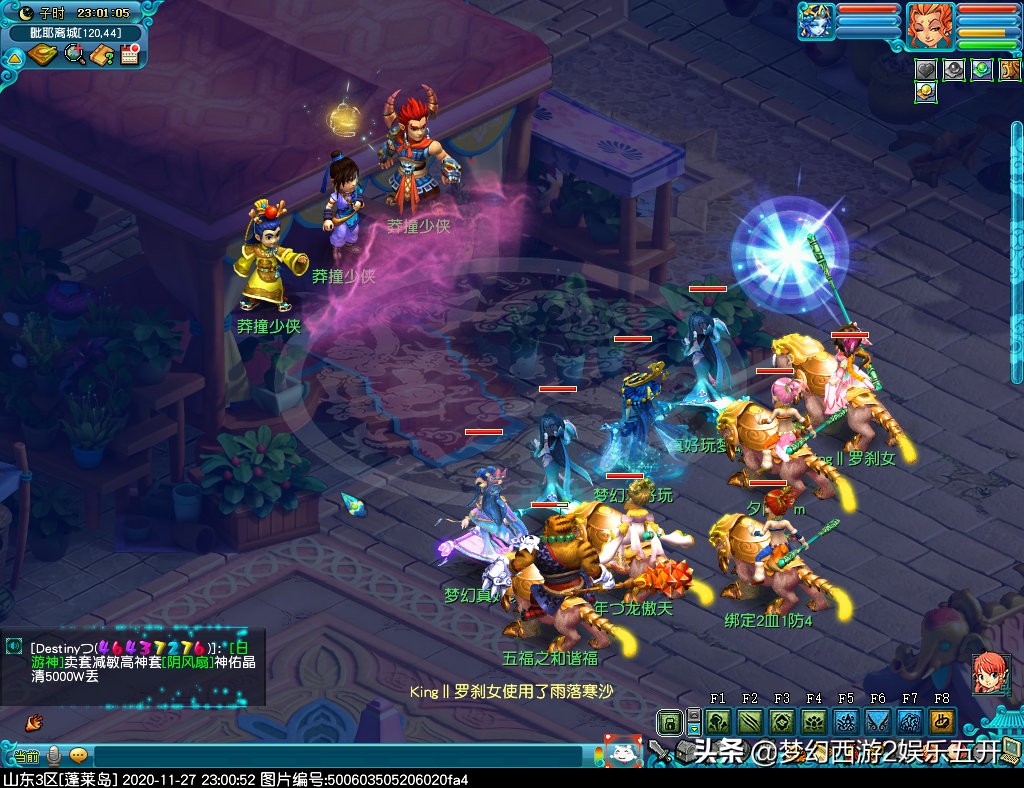Open the chat emoji speech bubble
This screenshot has width=1024, height=788.
tap(78, 755)
